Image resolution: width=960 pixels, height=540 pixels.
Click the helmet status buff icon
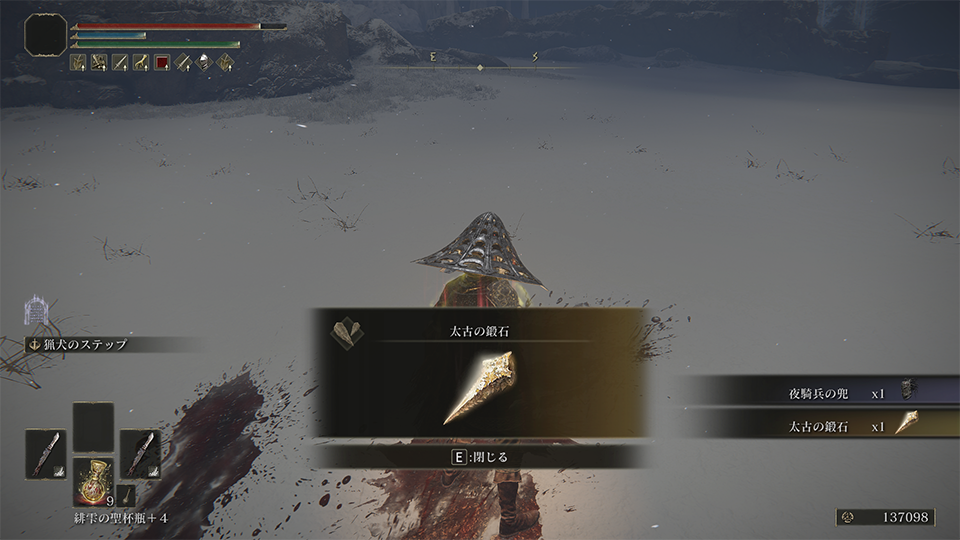pos(204,63)
